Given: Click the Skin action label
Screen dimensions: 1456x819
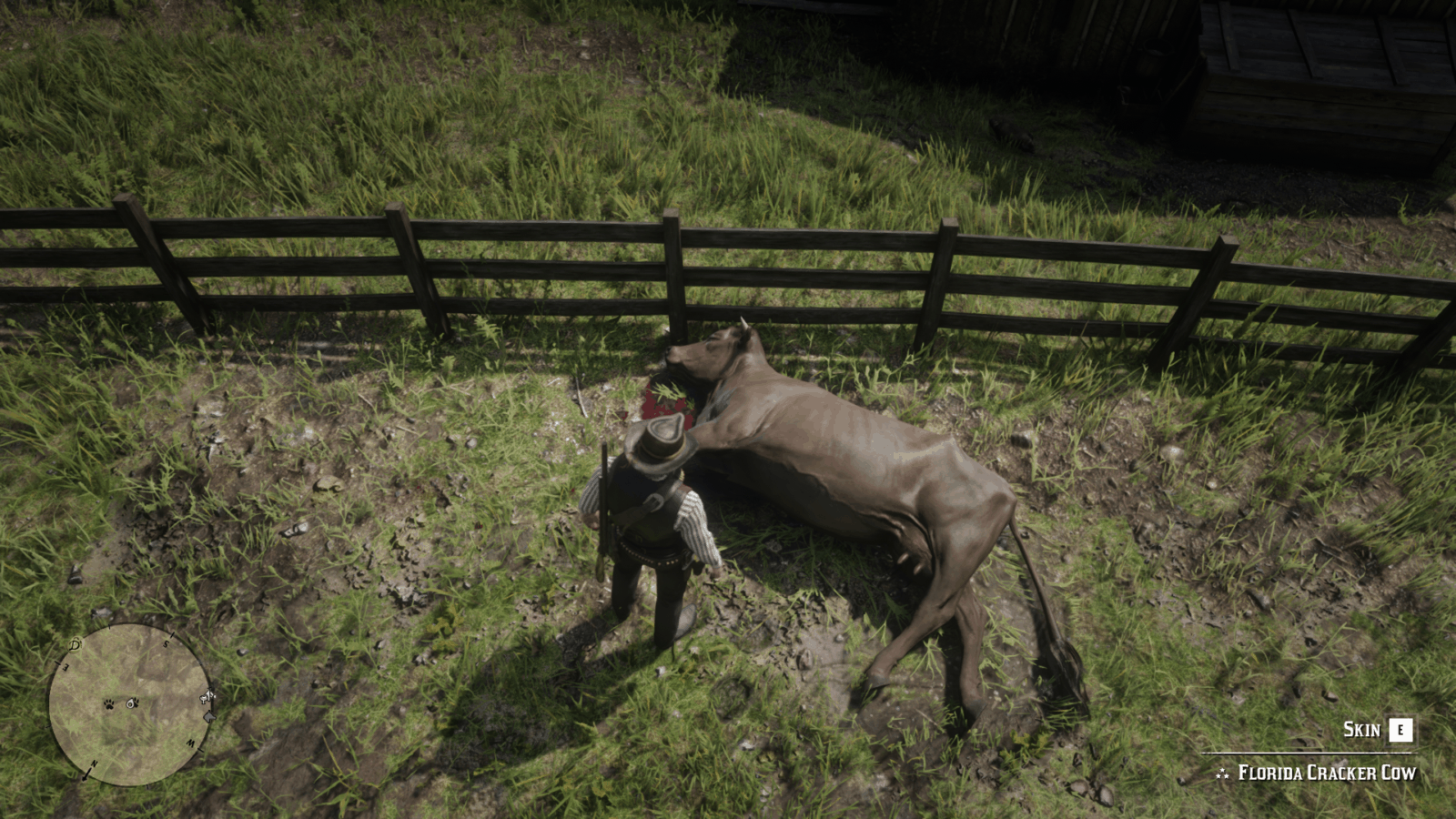Looking at the screenshot, I should click(1362, 728).
